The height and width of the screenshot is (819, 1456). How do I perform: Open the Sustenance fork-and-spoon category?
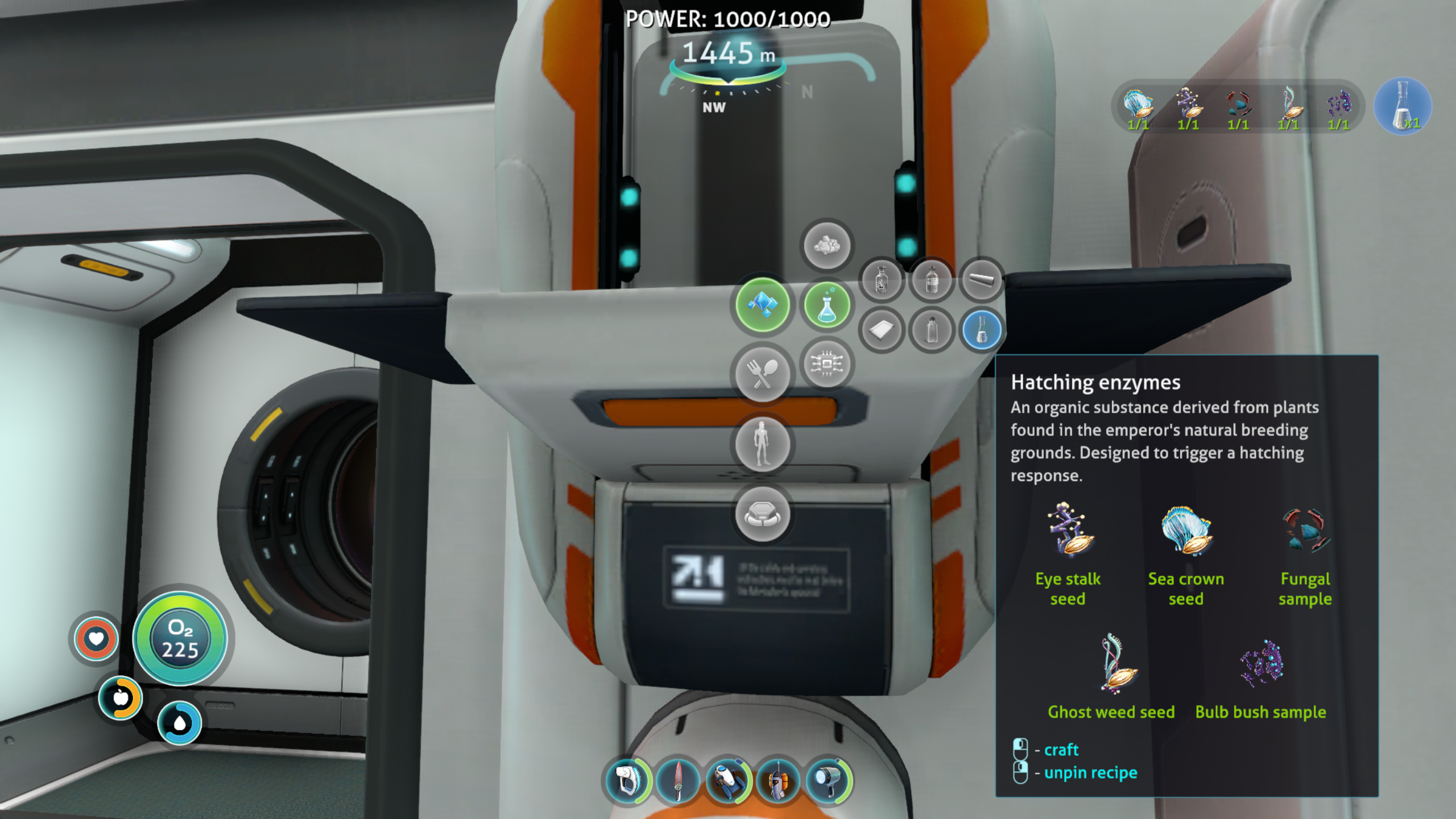[762, 374]
